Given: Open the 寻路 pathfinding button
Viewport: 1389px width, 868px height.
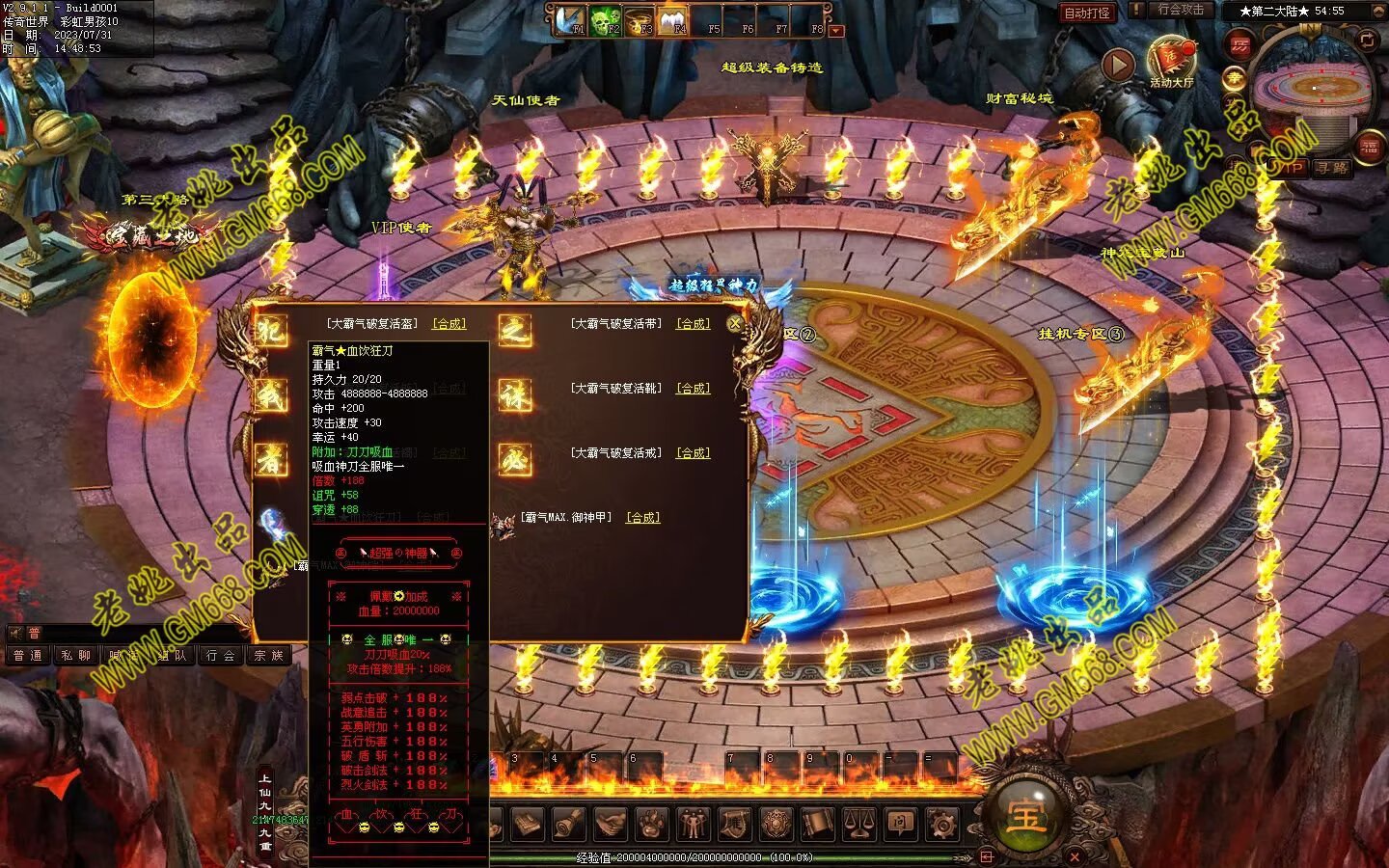Looking at the screenshot, I should pos(1331,168).
